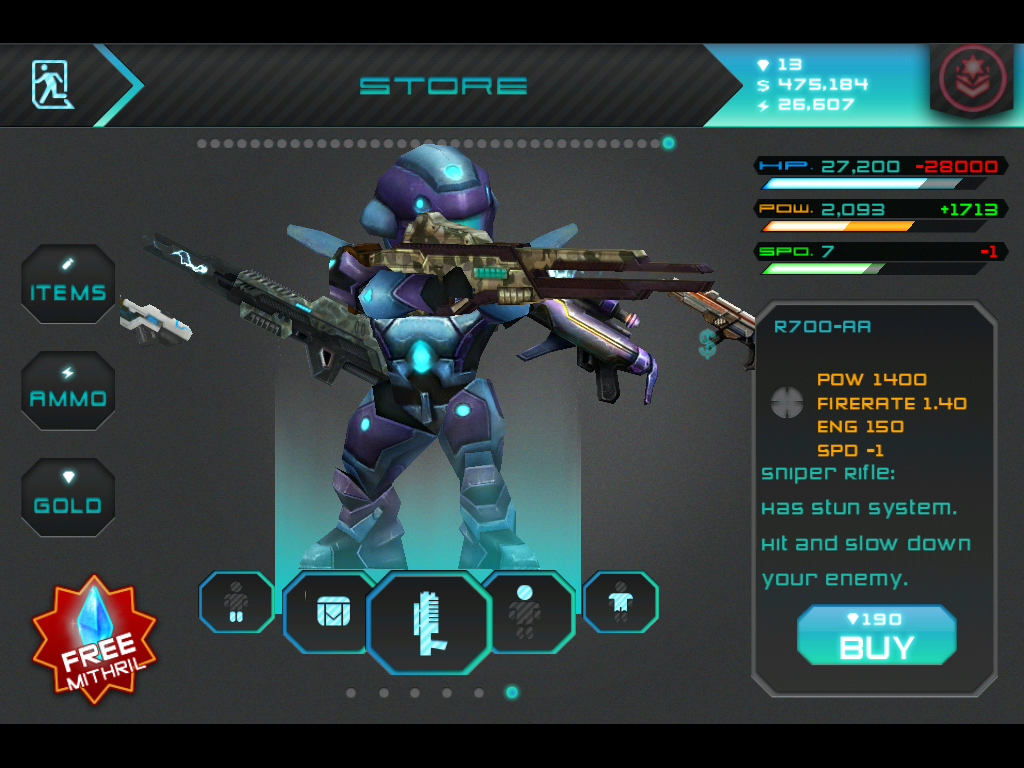
Task: Claim the Free Mithril offer
Action: tap(95, 640)
